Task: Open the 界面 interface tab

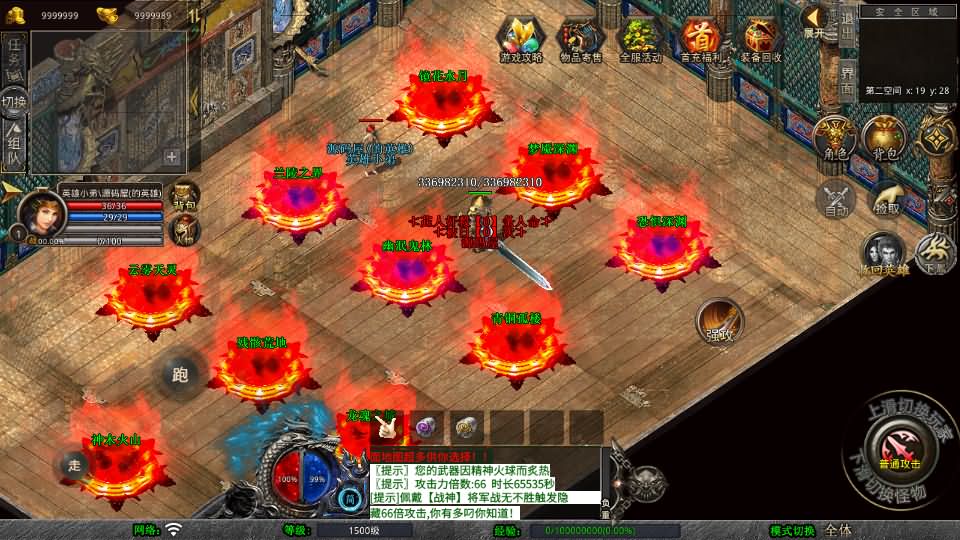Action: click(x=847, y=80)
